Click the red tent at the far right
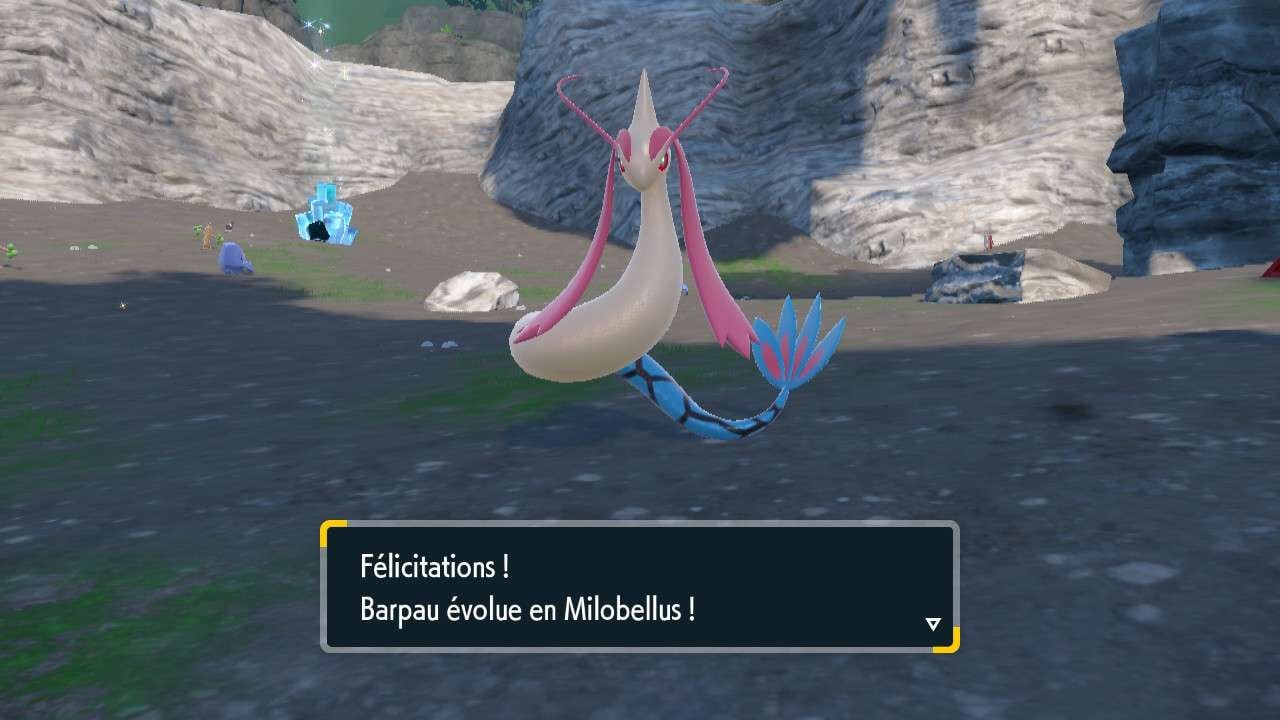Image resolution: width=1280 pixels, height=720 pixels. [1270, 268]
